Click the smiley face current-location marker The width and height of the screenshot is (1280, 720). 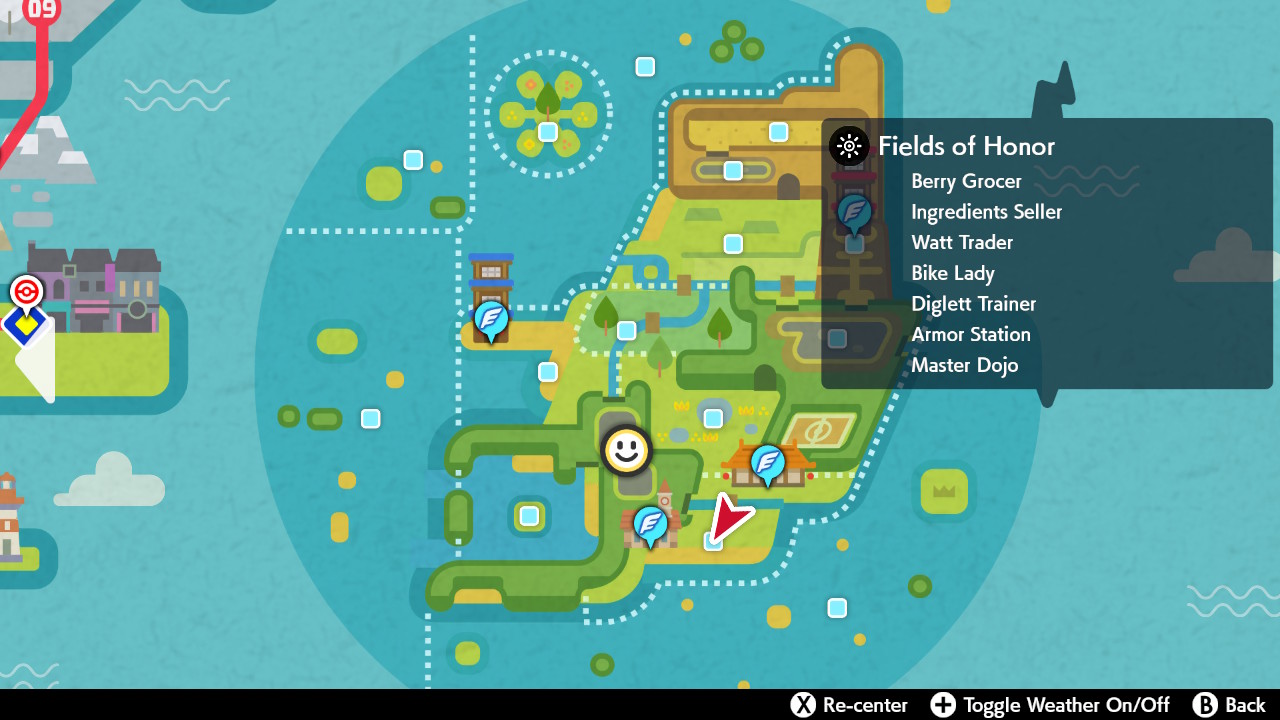(x=624, y=450)
